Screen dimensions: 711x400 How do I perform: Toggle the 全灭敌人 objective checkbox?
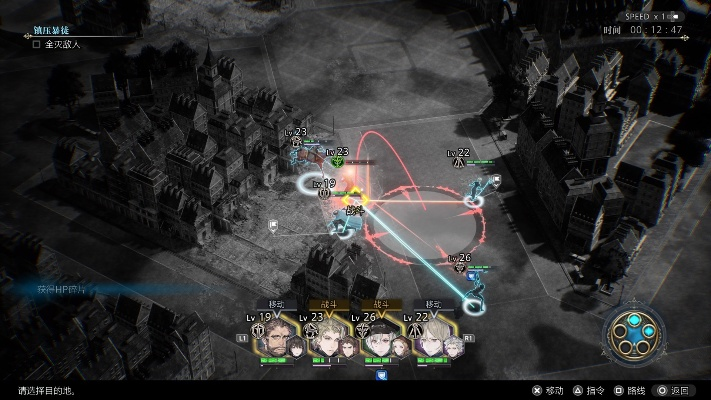[37, 45]
